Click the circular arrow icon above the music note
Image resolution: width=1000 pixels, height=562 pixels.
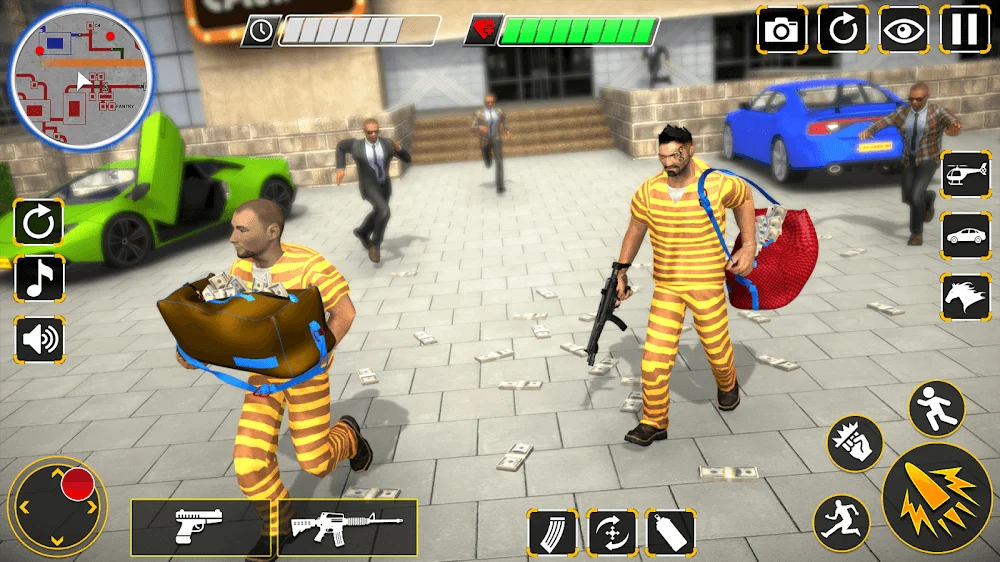point(38,223)
